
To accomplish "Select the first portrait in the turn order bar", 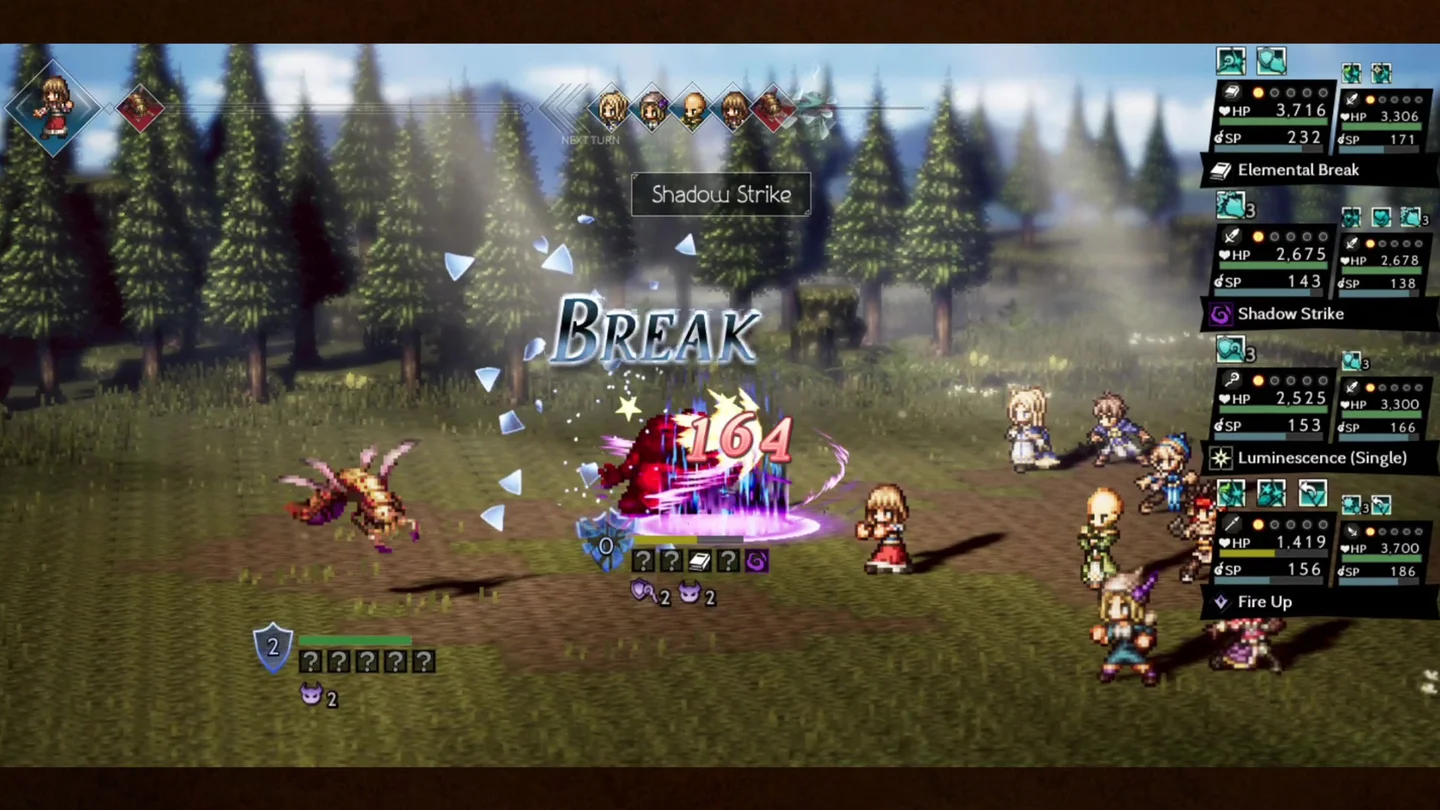I will pyautogui.click(x=611, y=108).
